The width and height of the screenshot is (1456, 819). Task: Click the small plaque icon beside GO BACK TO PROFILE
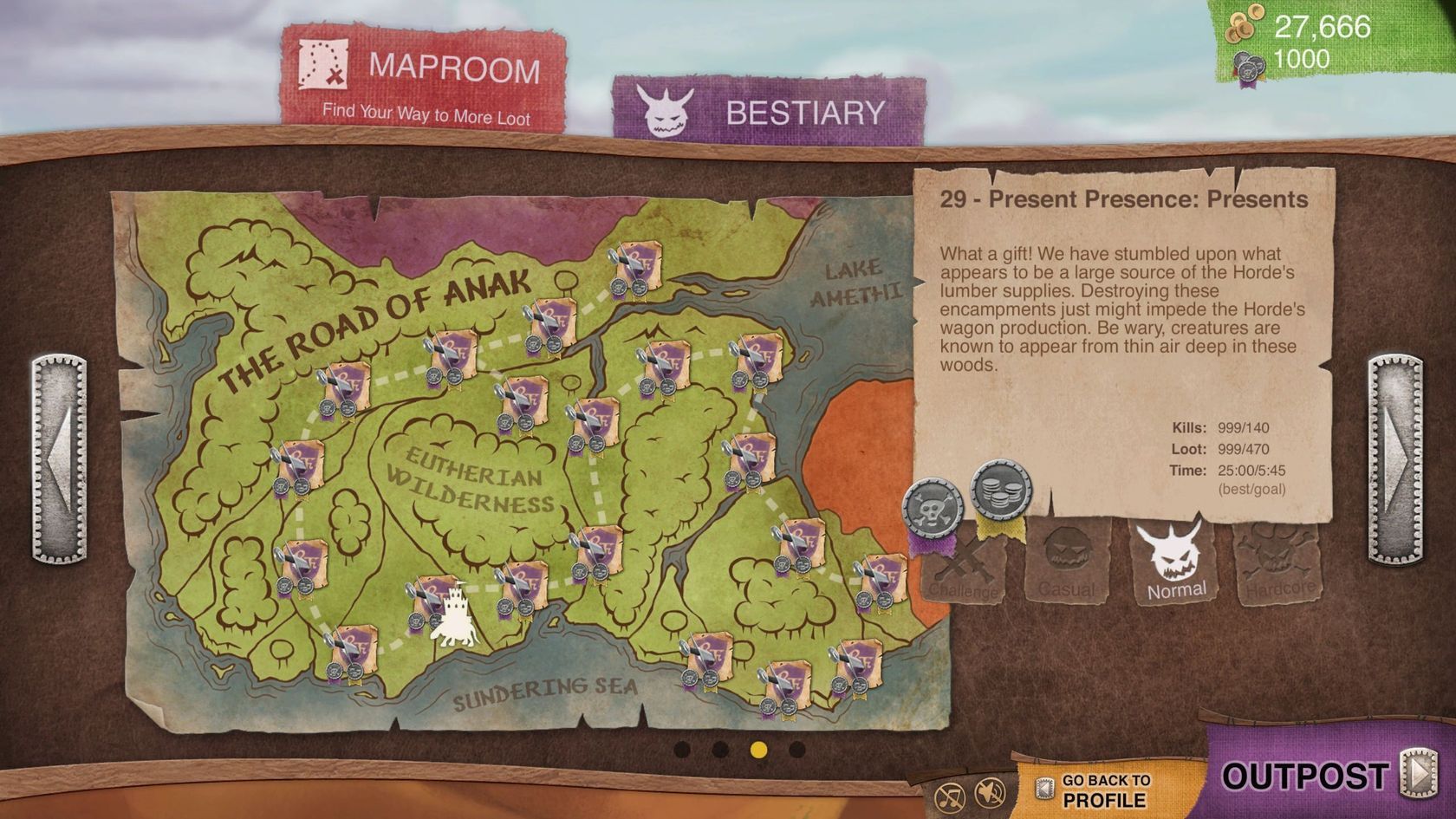coord(1044,787)
